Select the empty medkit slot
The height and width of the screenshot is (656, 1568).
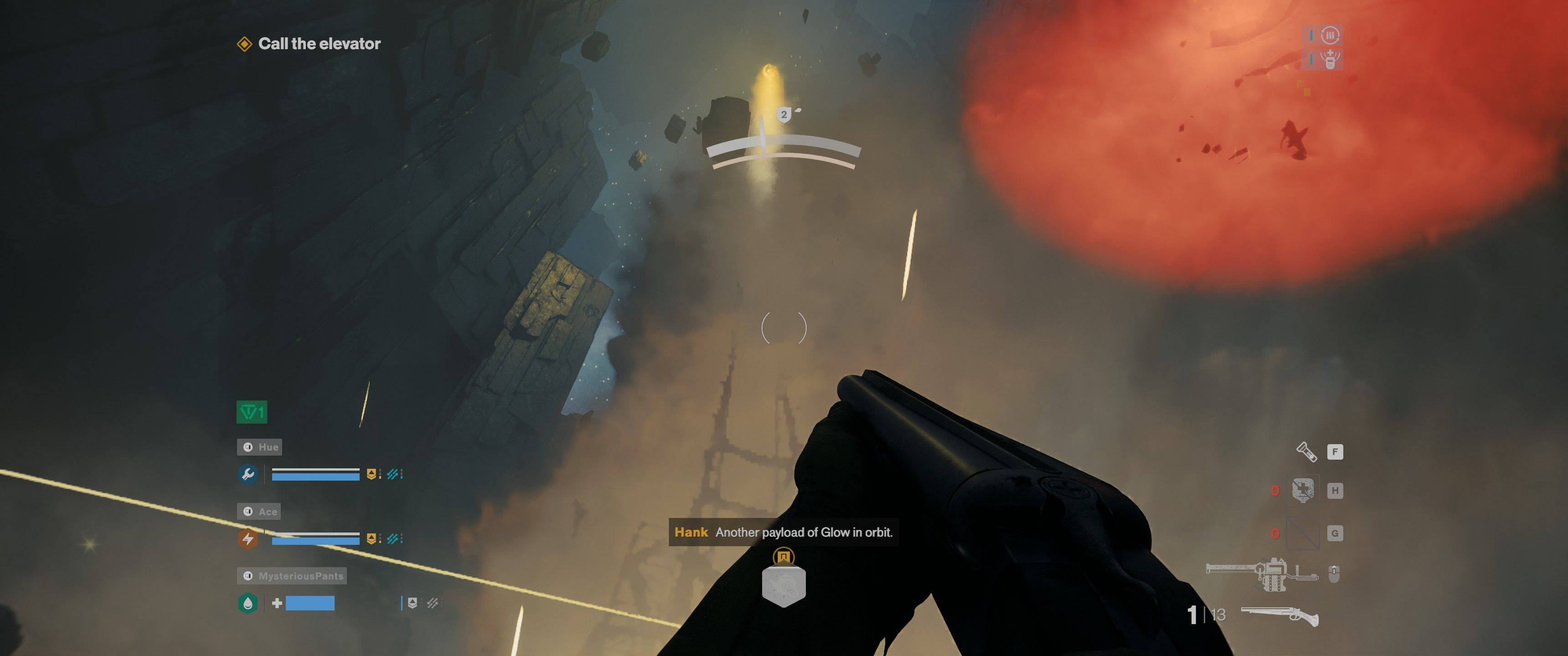point(1303,491)
